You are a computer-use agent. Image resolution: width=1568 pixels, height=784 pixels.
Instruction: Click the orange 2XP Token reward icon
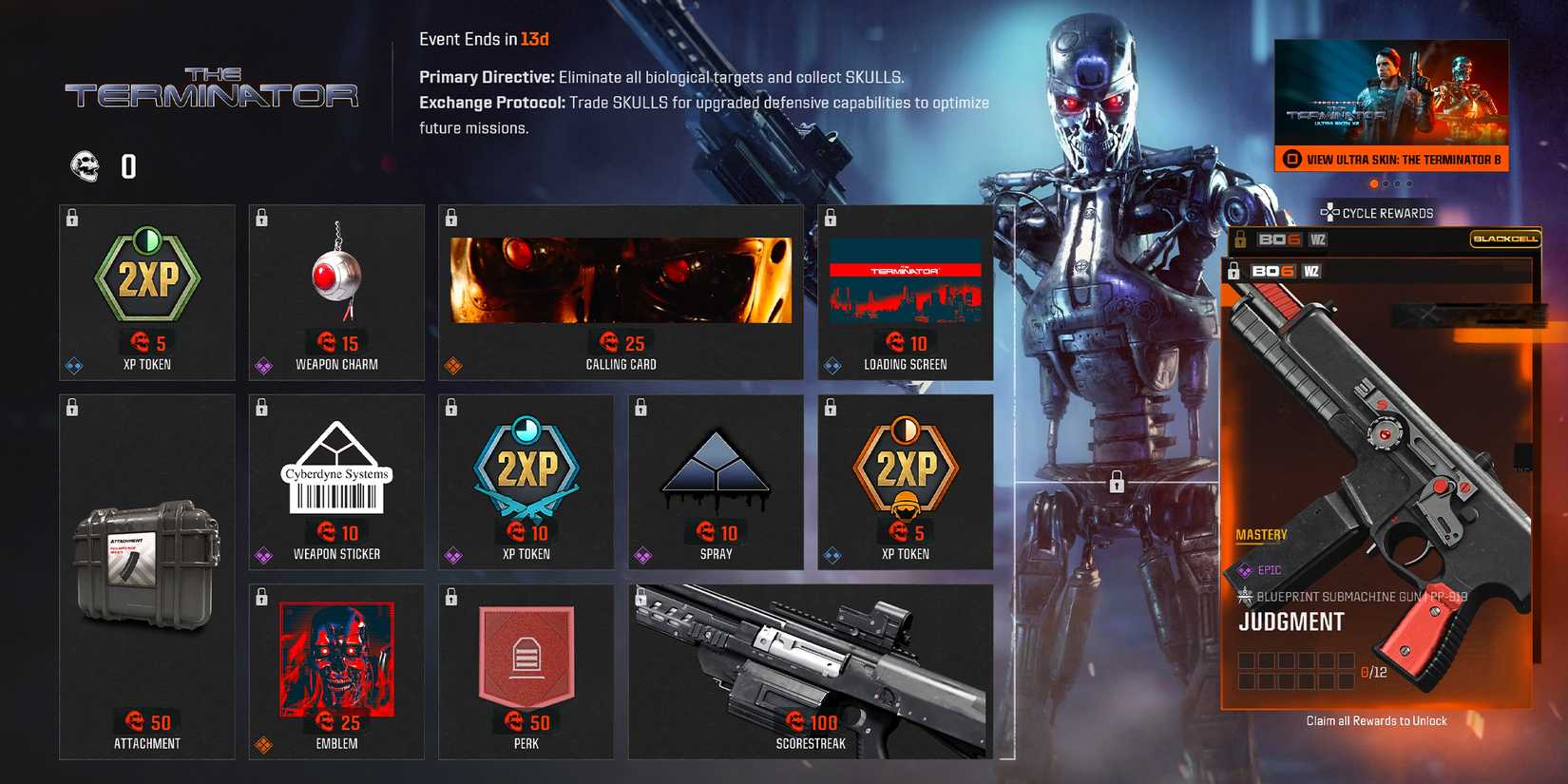pos(906,466)
